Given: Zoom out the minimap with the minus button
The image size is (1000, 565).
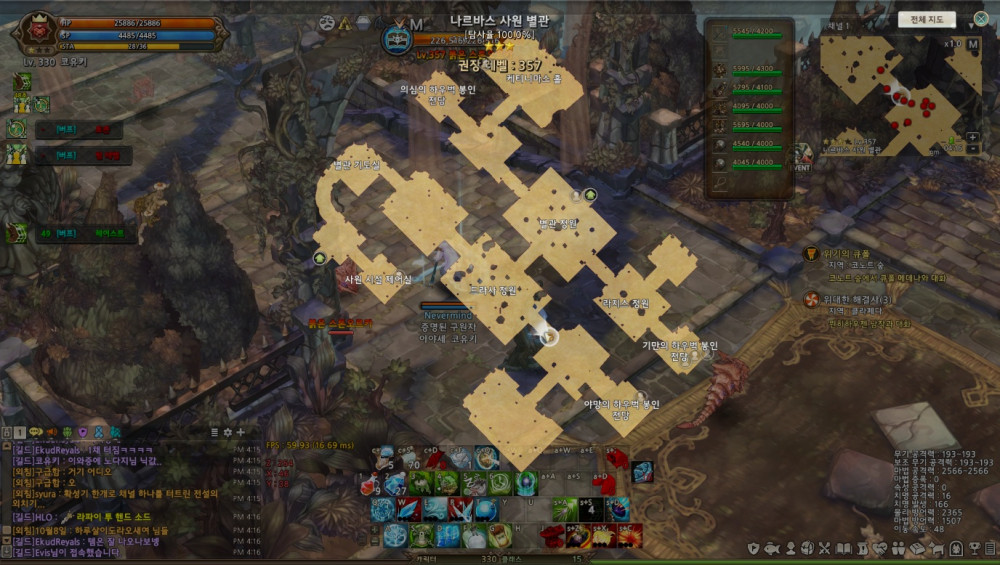Looking at the screenshot, I should pos(972,149).
